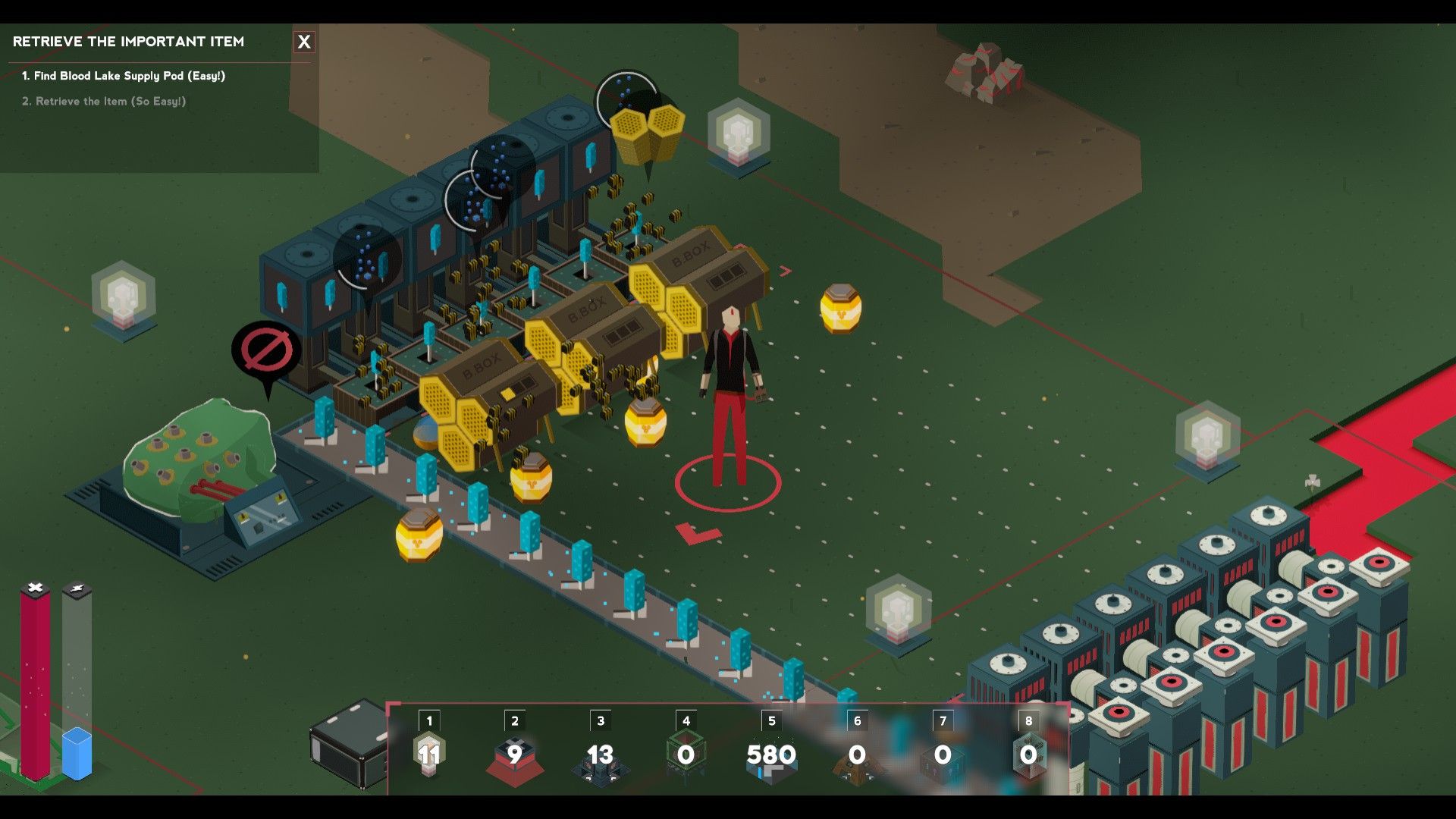Click slot 5 showing 580 resources

tap(772, 756)
